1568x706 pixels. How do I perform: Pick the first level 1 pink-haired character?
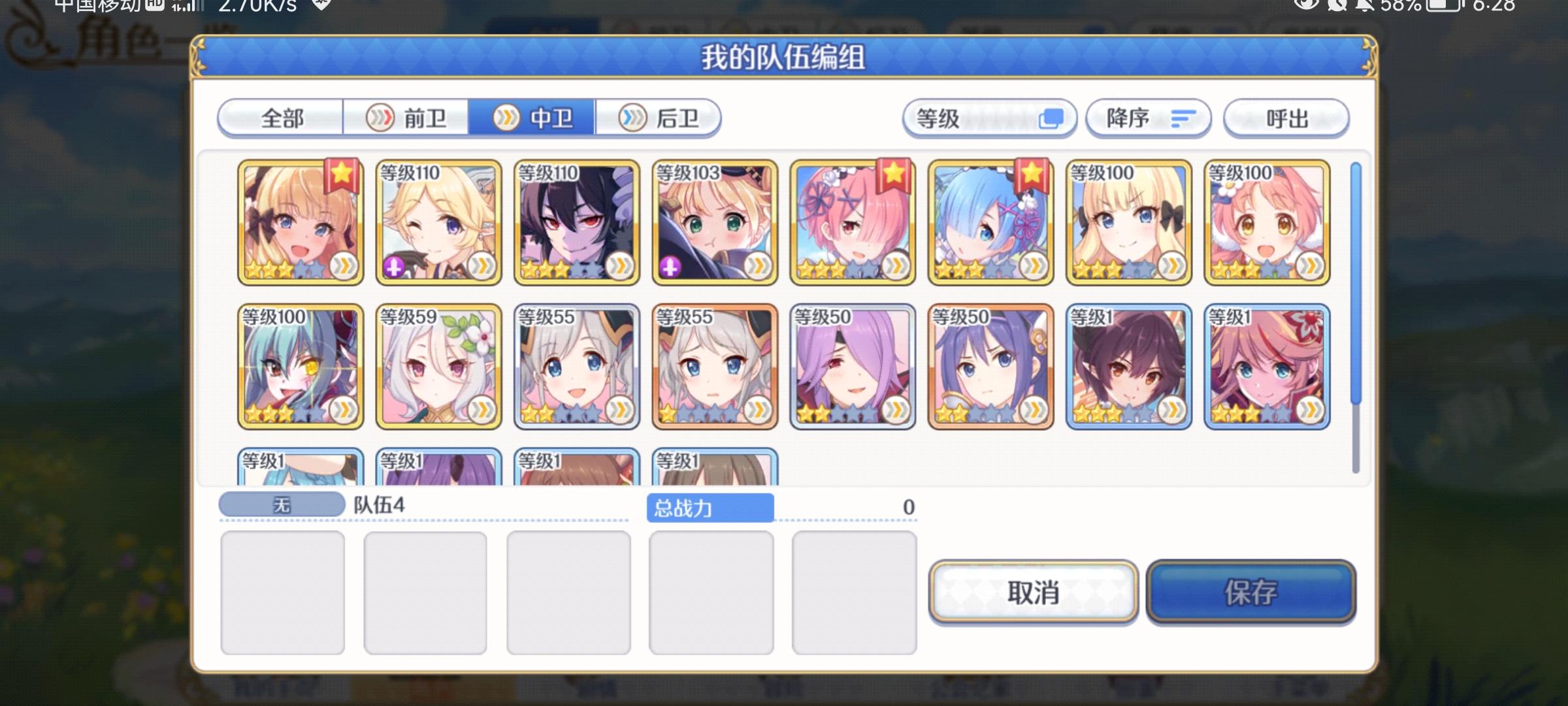click(1267, 366)
